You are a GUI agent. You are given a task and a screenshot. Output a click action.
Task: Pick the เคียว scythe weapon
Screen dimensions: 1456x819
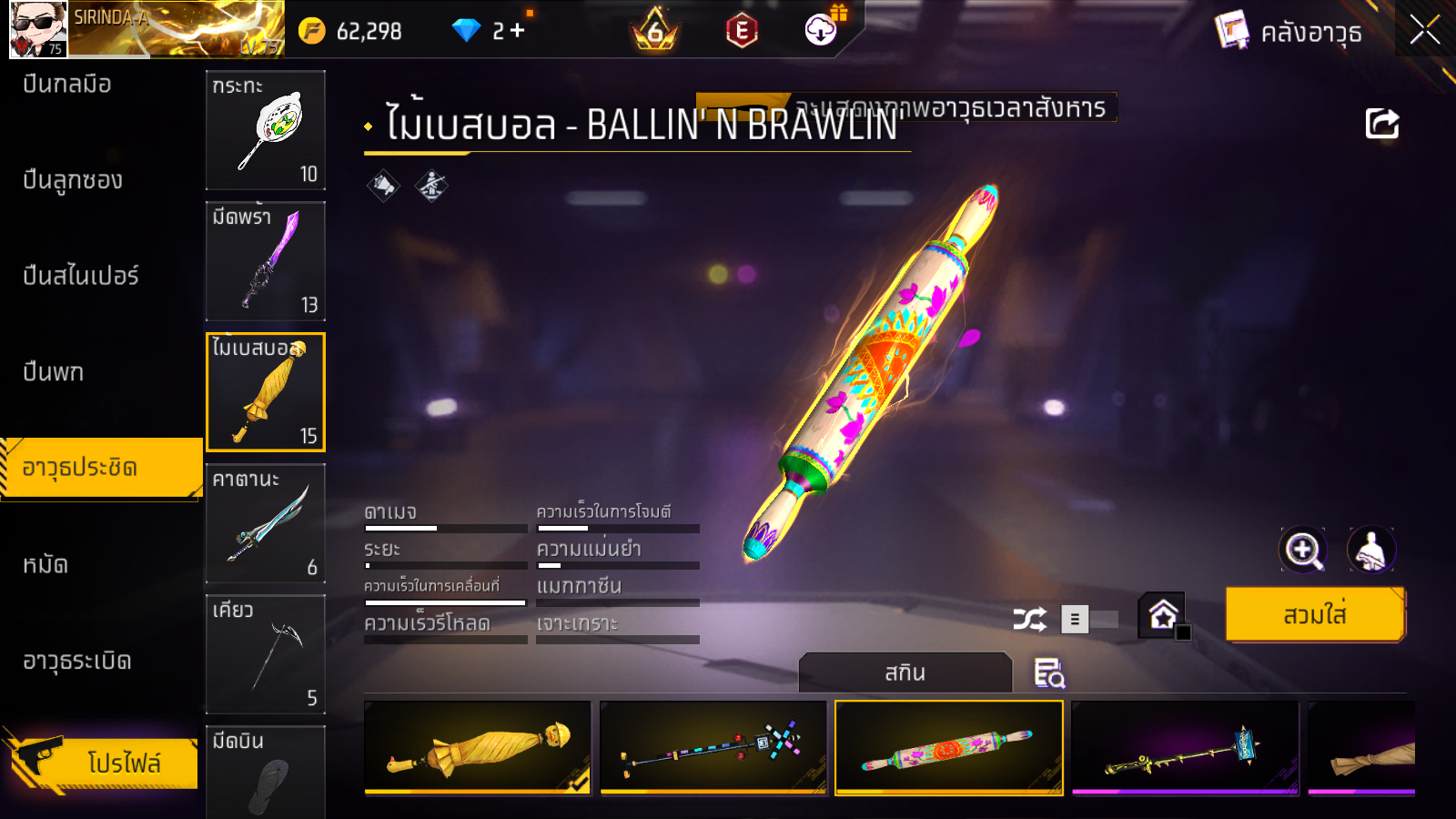266,654
